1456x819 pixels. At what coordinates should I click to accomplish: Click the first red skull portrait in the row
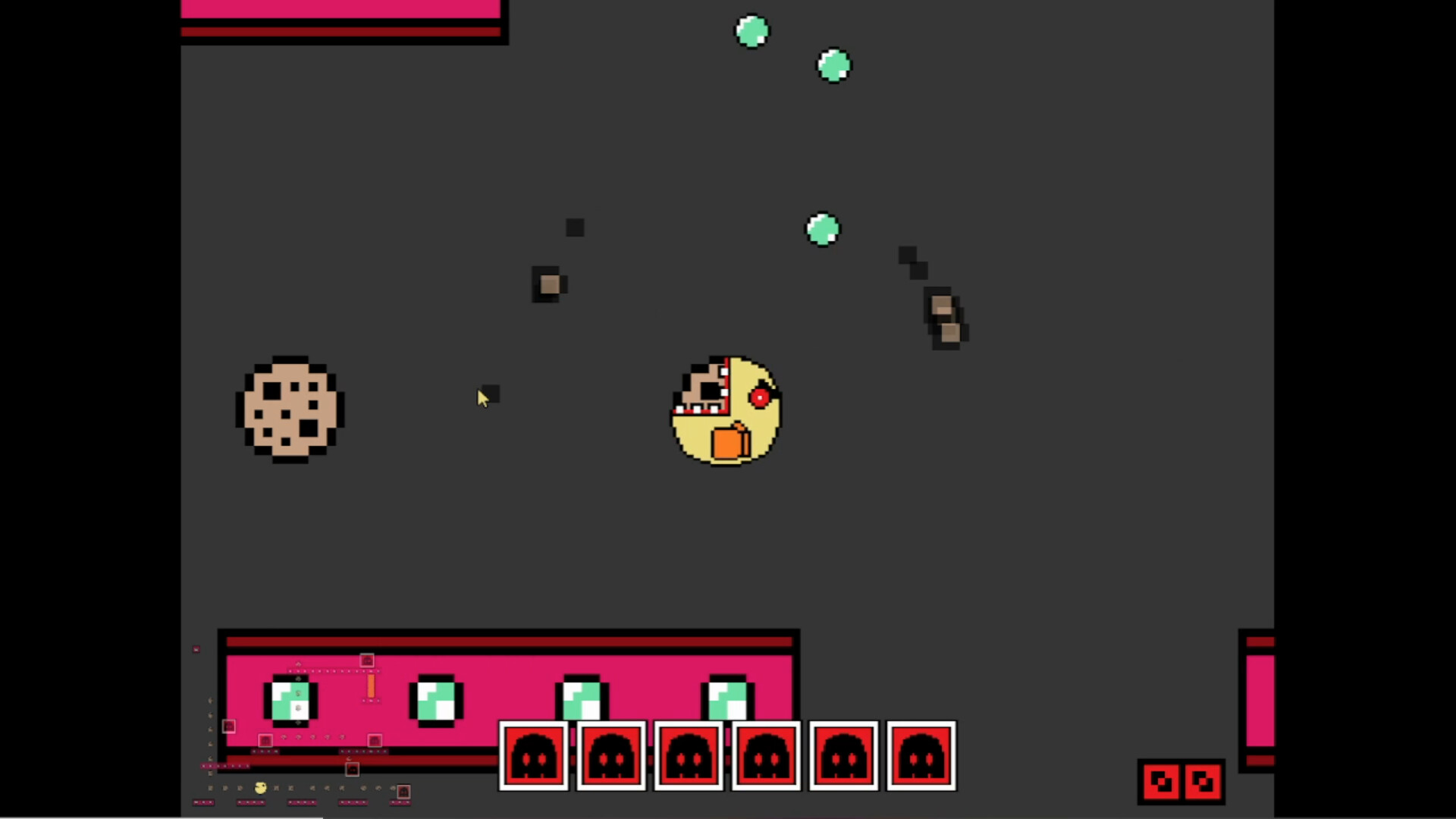point(535,756)
